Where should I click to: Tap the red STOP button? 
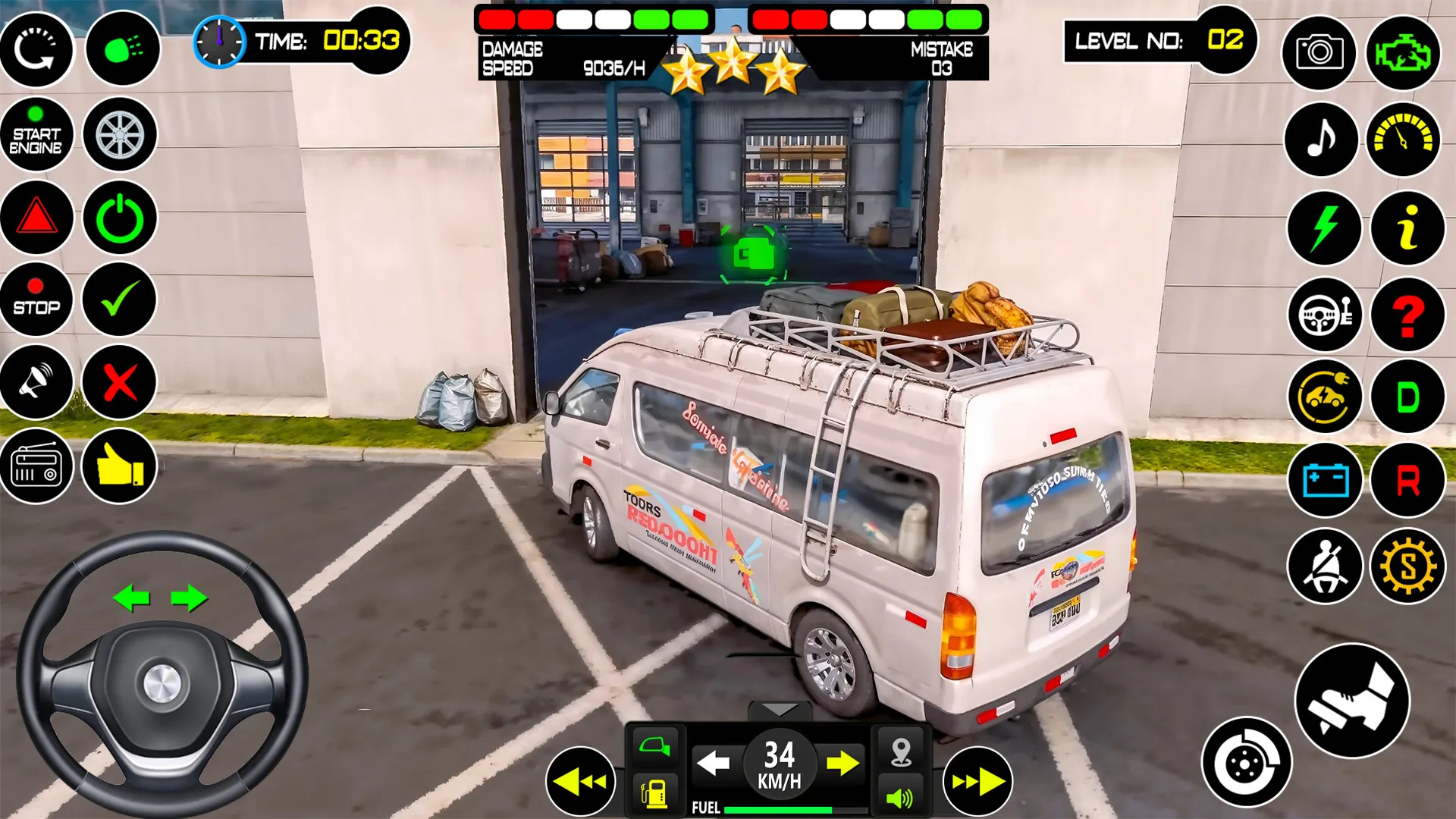pyautogui.click(x=36, y=299)
